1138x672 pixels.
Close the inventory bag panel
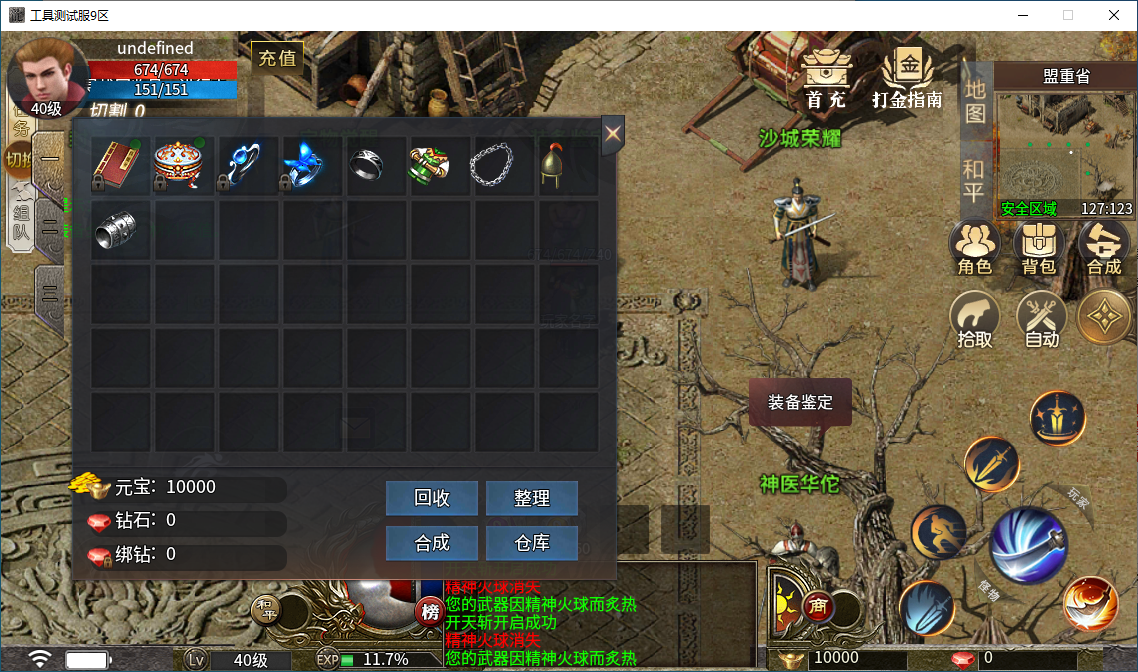tap(613, 134)
